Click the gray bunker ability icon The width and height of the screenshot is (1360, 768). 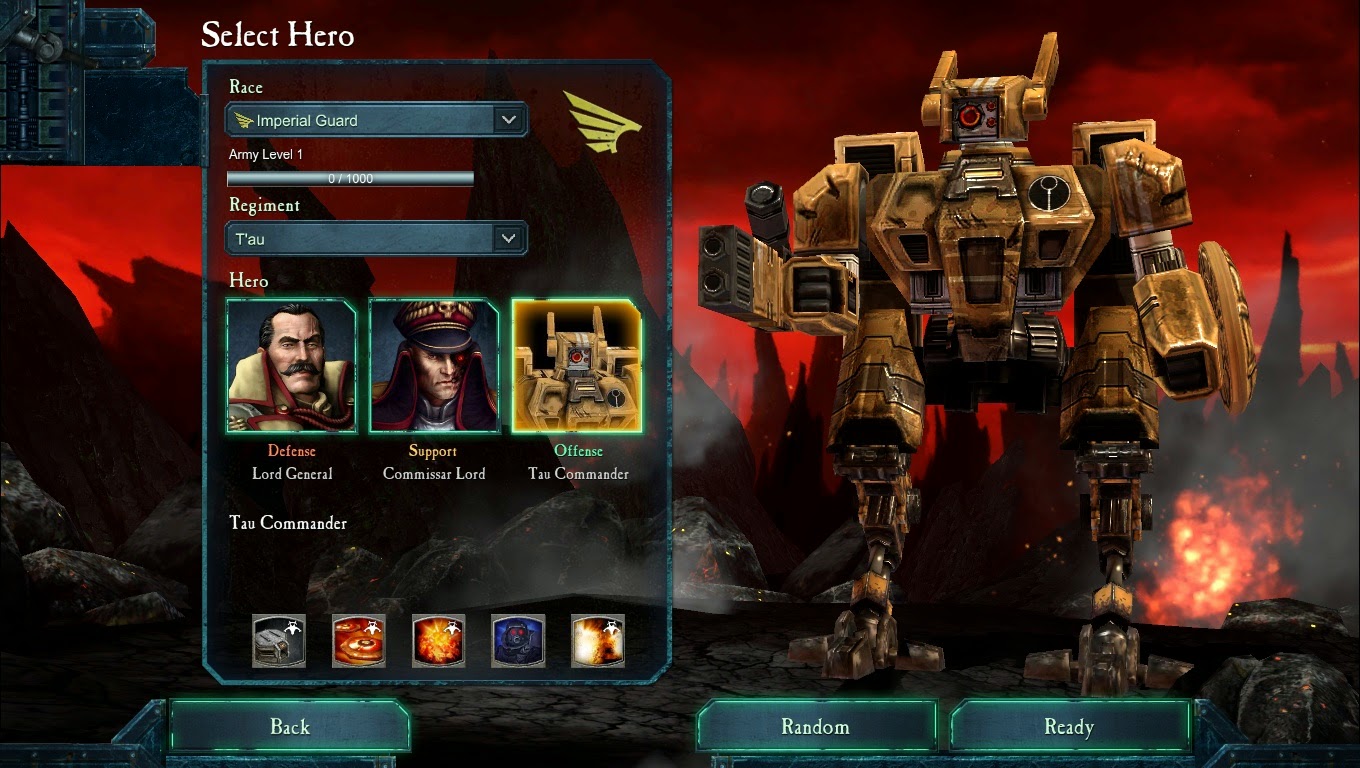pos(279,640)
